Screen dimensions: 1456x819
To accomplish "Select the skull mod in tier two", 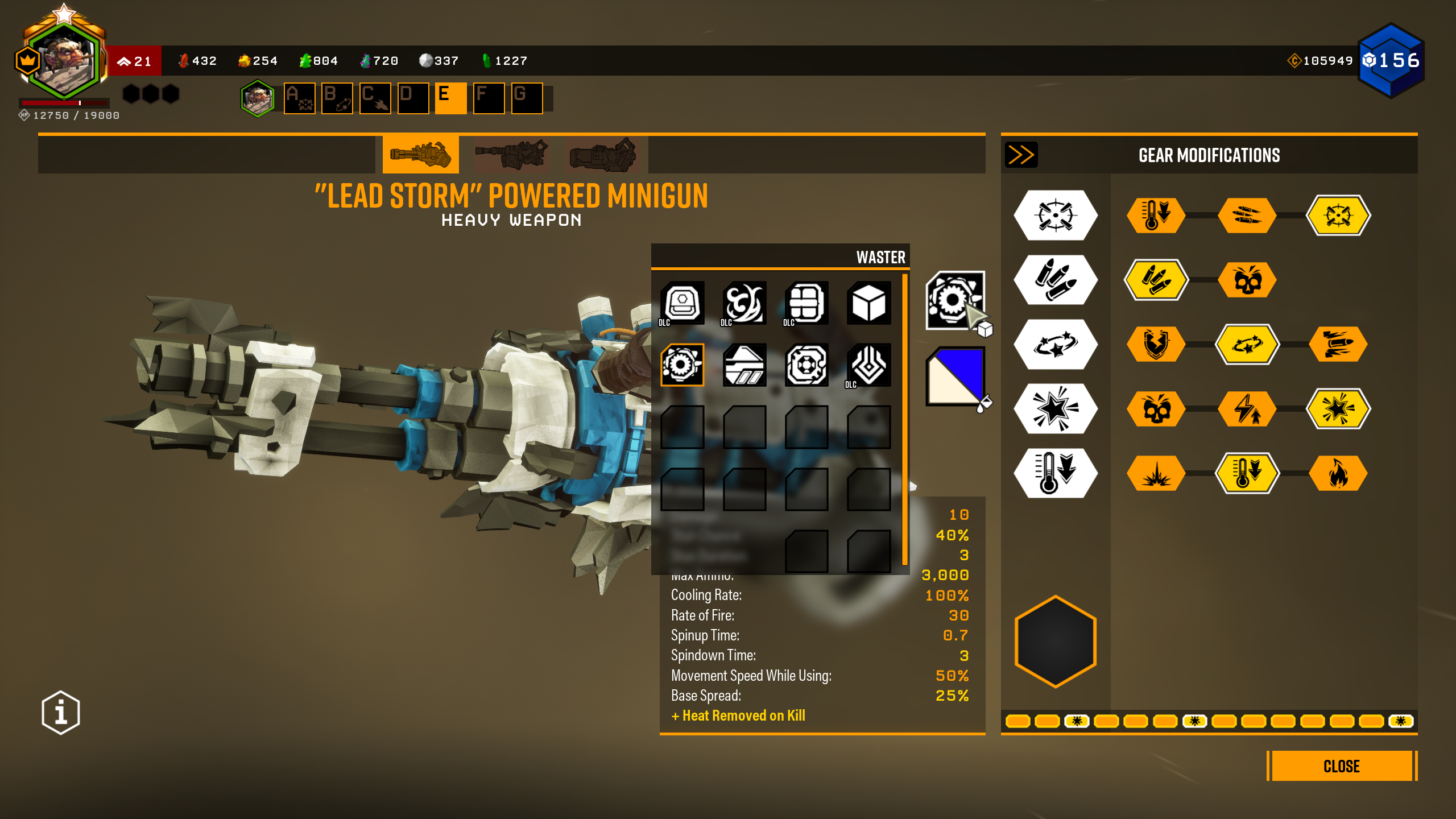I will (x=1247, y=280).
